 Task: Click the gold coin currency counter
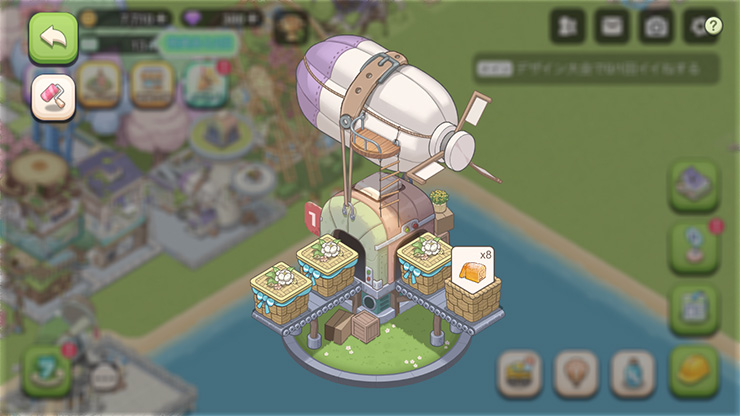125,18
